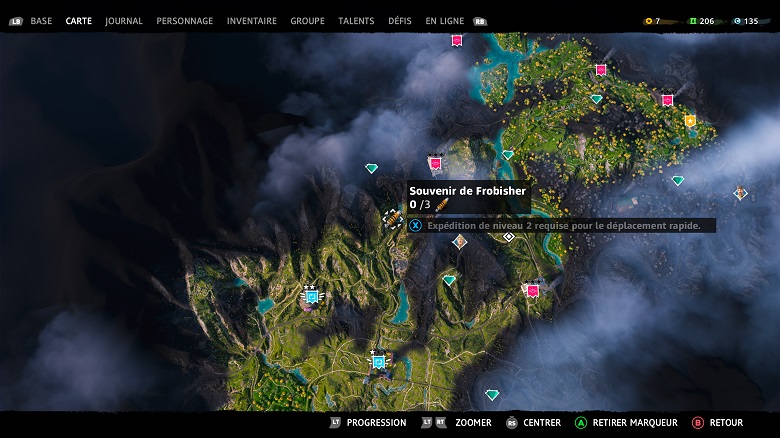Viewport: 780px width, 438px height.
Task: Open the INVENTAIRE tab
Action: click(x=252, y=21)
